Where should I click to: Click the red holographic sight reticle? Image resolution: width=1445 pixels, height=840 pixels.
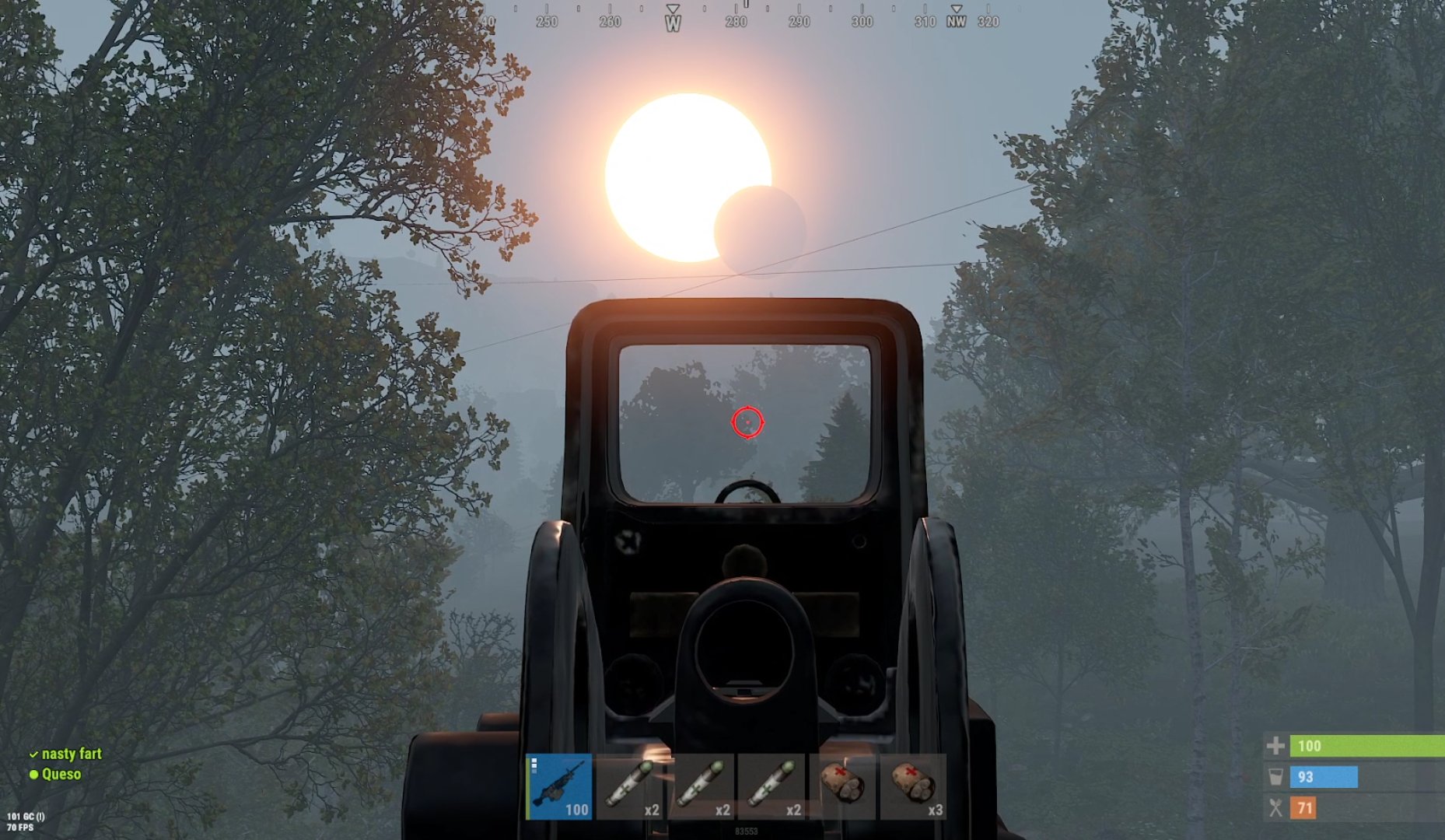[747, 424]
